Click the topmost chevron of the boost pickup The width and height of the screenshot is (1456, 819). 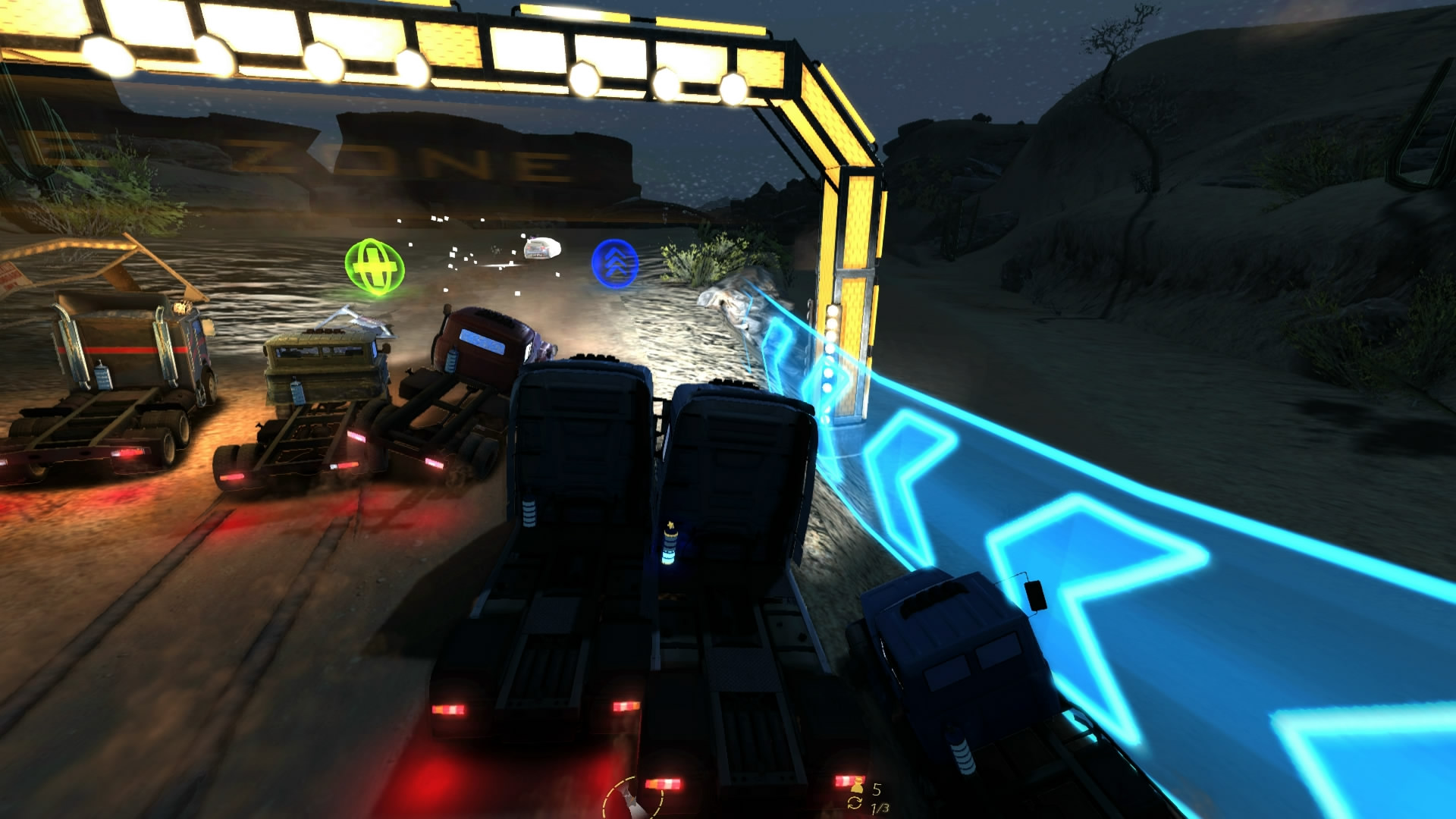(614, 254)
